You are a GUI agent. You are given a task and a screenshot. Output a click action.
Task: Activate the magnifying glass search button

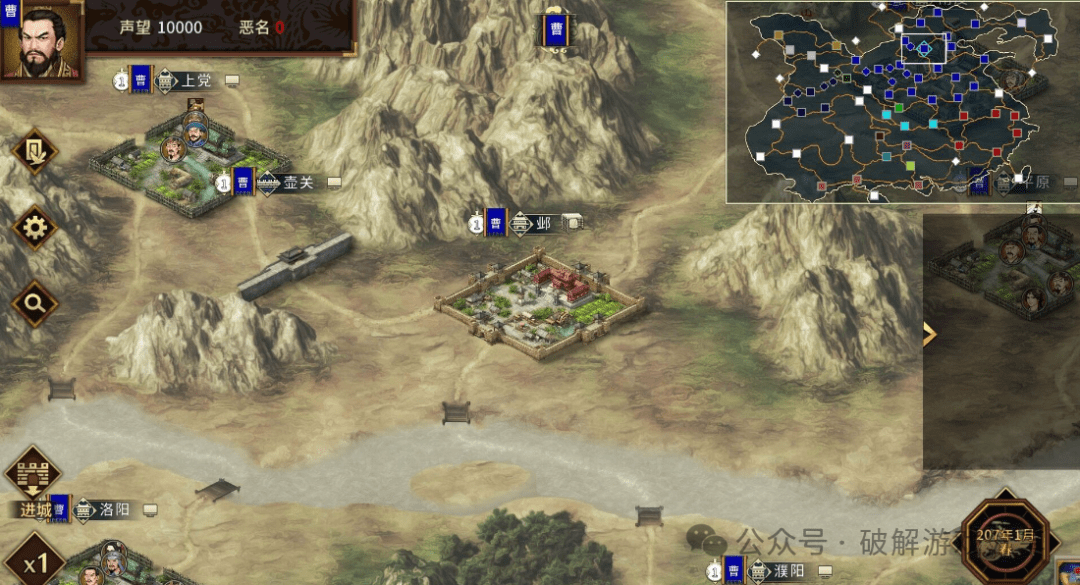coord(35,302)
